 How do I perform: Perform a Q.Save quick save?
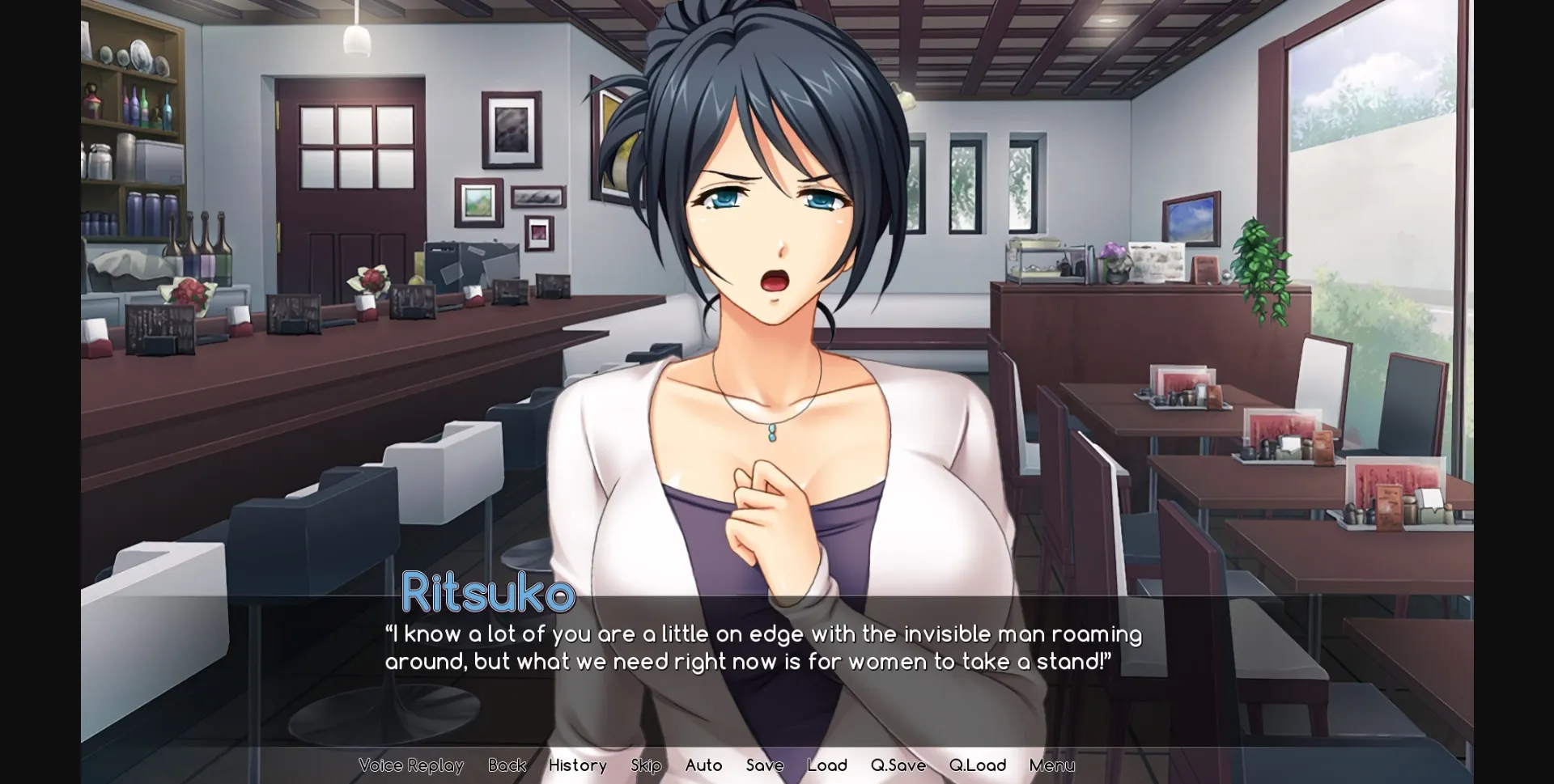898,765
